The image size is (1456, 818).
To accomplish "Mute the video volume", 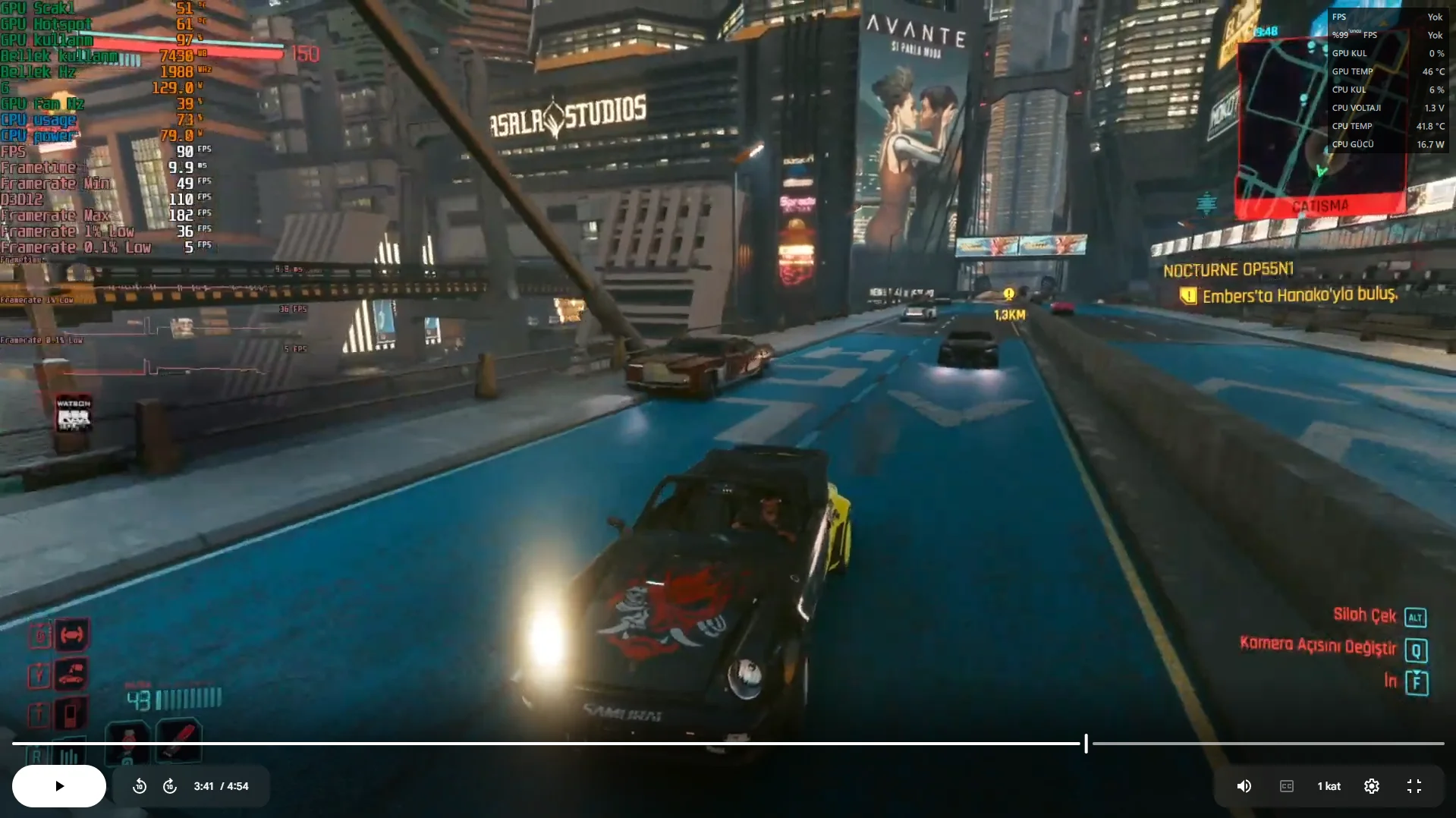I will coord(1244,786).
